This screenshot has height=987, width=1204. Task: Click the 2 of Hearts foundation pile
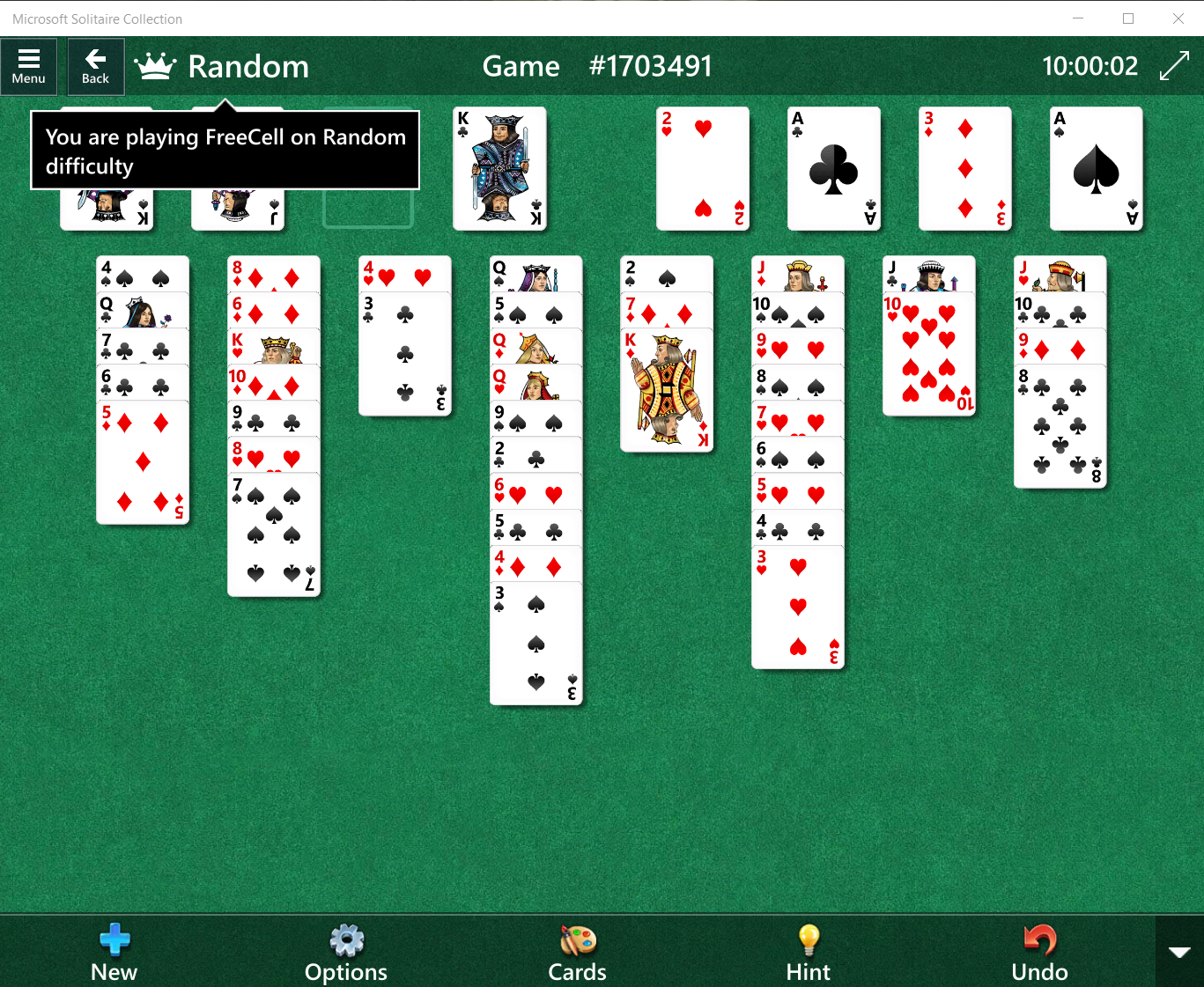click(703, 168)
